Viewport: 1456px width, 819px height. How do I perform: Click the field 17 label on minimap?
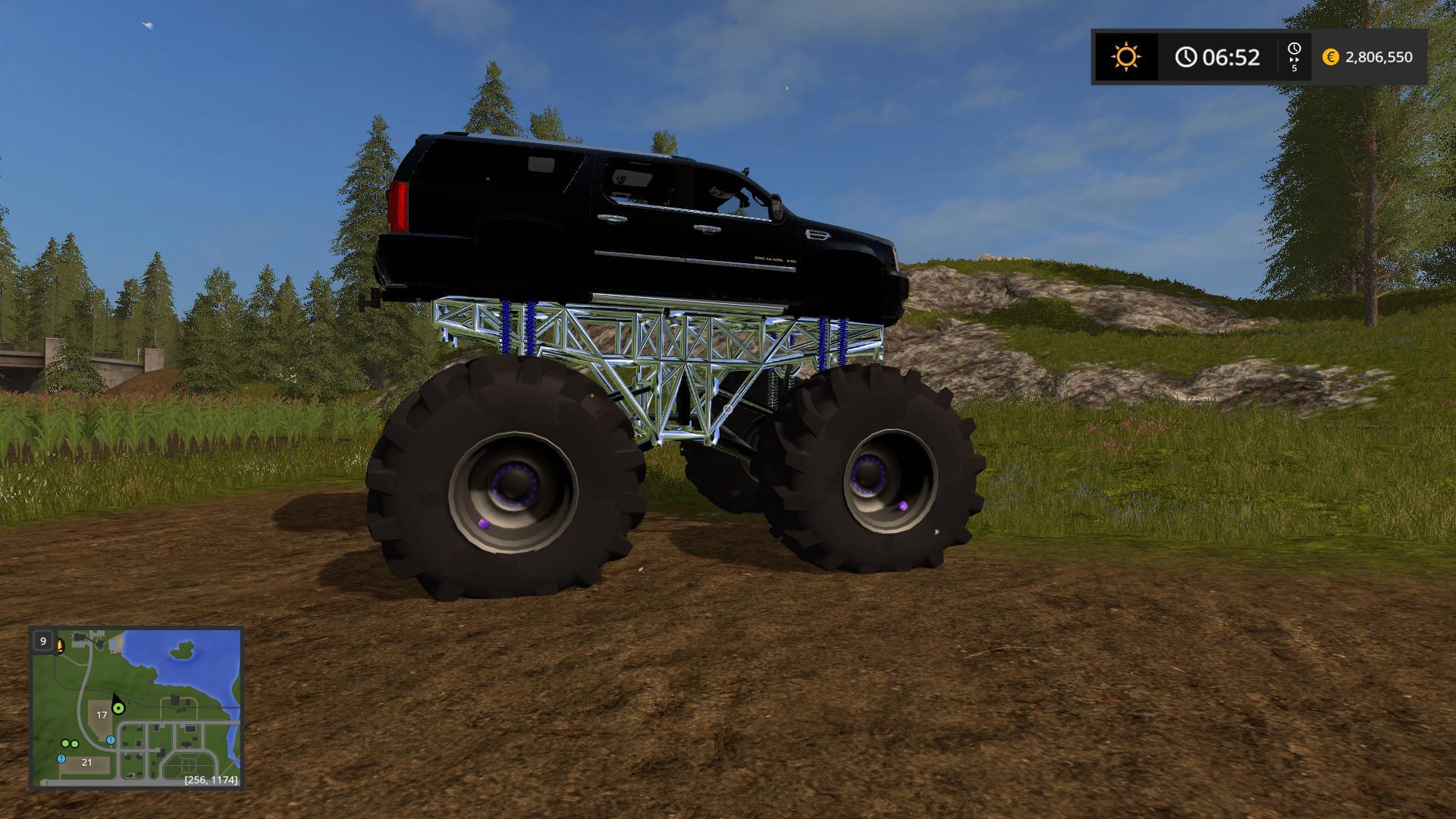tap(102, 715)
